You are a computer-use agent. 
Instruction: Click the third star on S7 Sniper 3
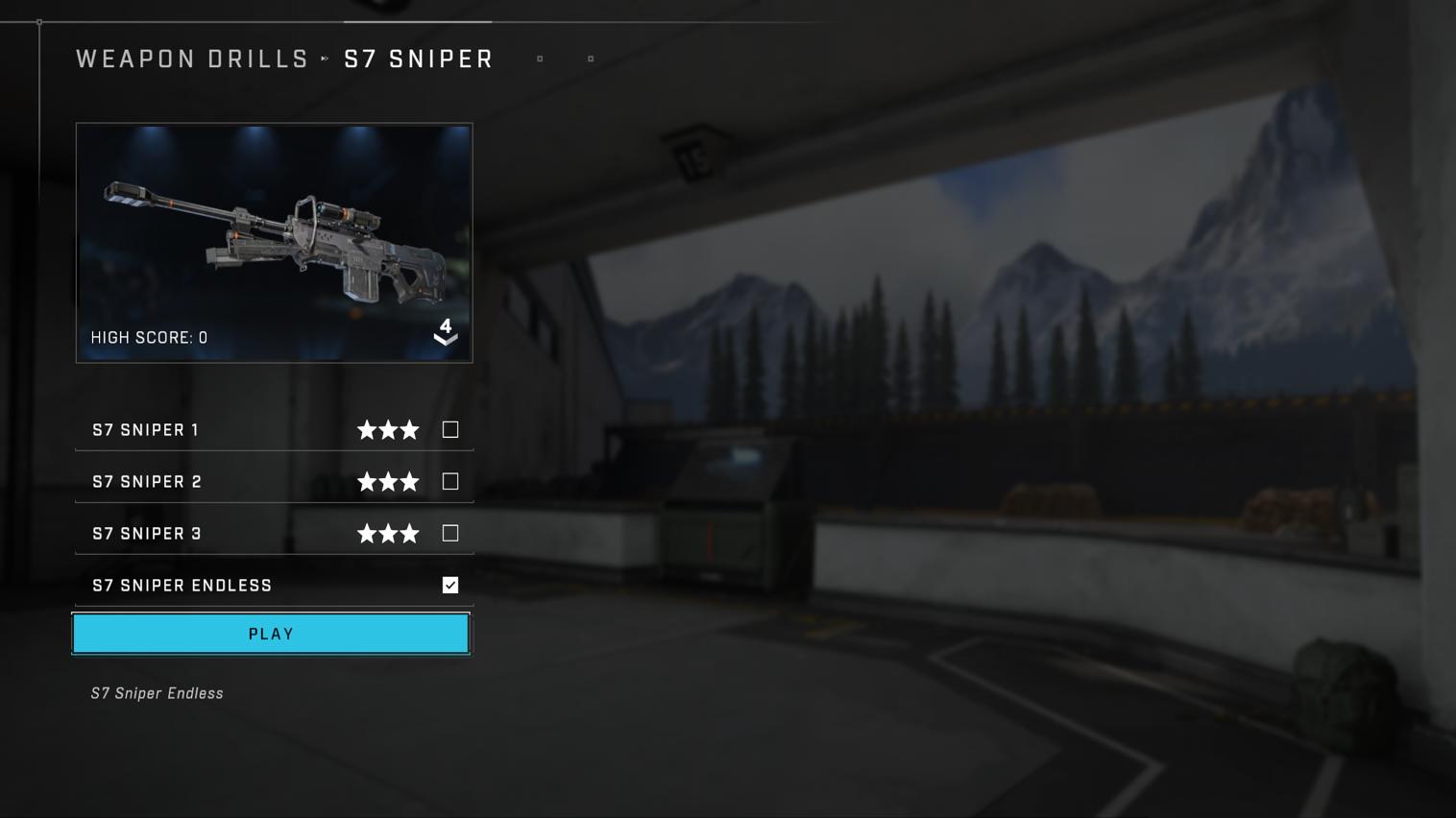(410, 533)
